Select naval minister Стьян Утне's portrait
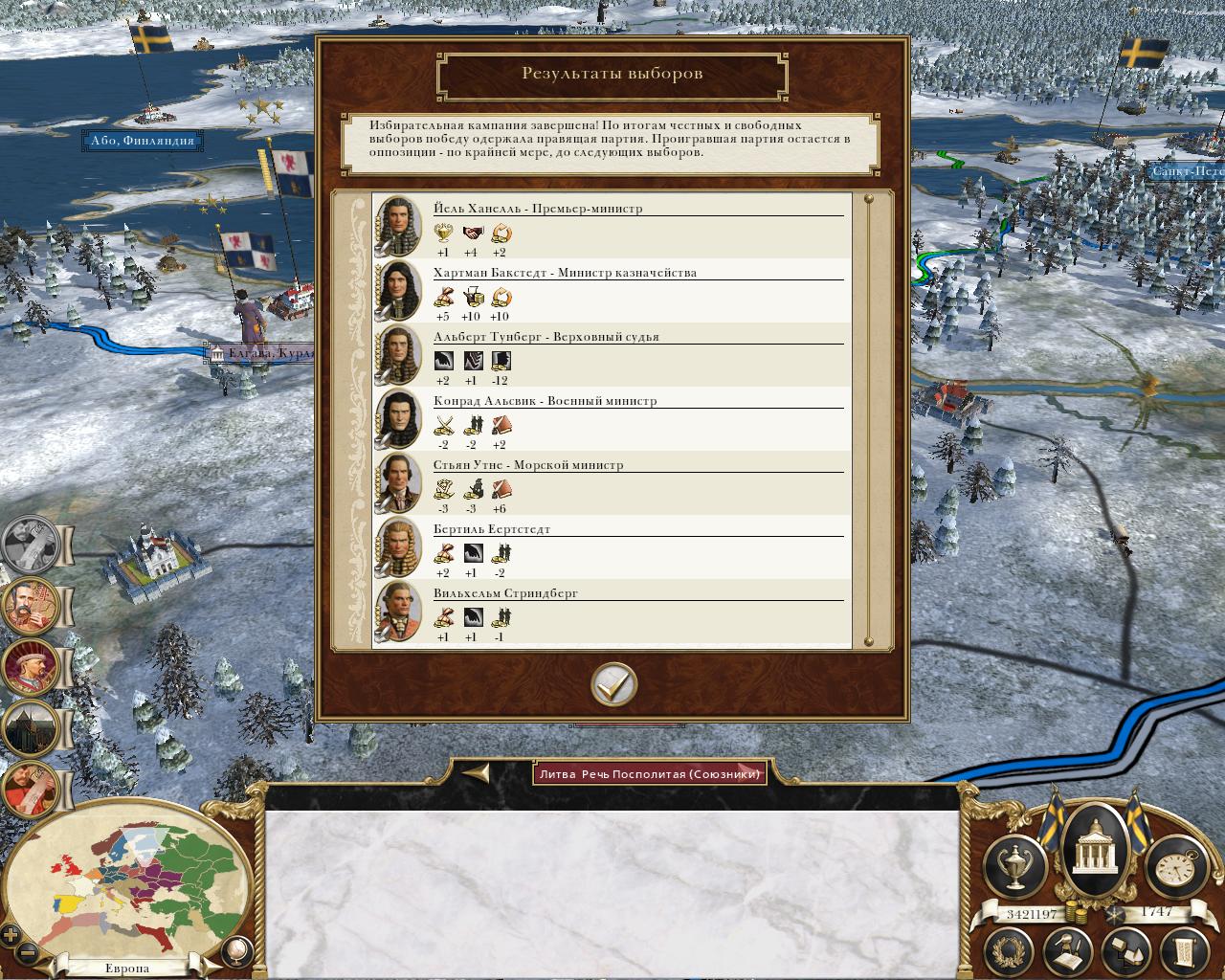1225x980 pixels. (x=398, y=483)
